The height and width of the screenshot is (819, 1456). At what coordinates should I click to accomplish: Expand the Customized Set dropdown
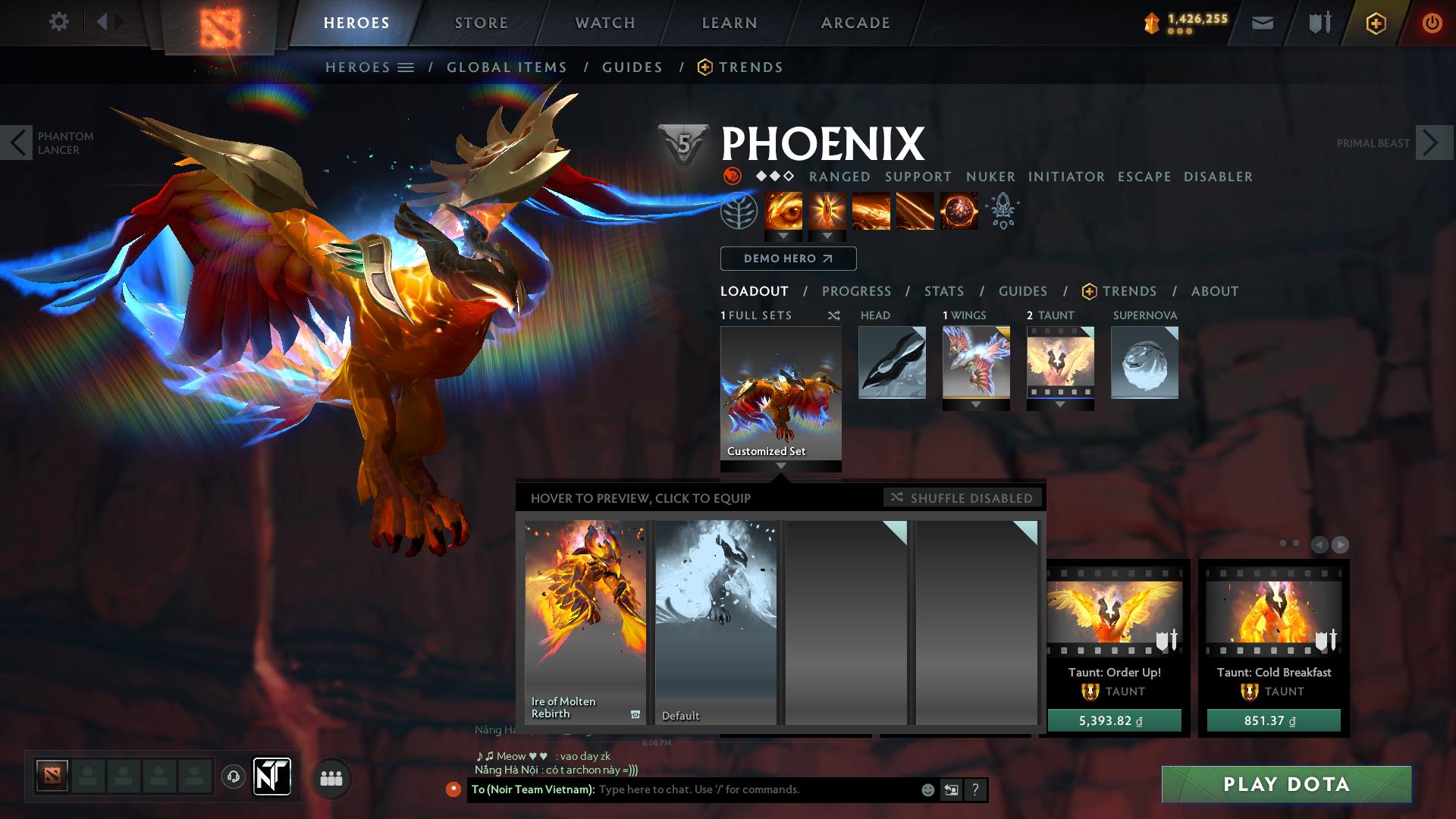(x=780, y=466)
